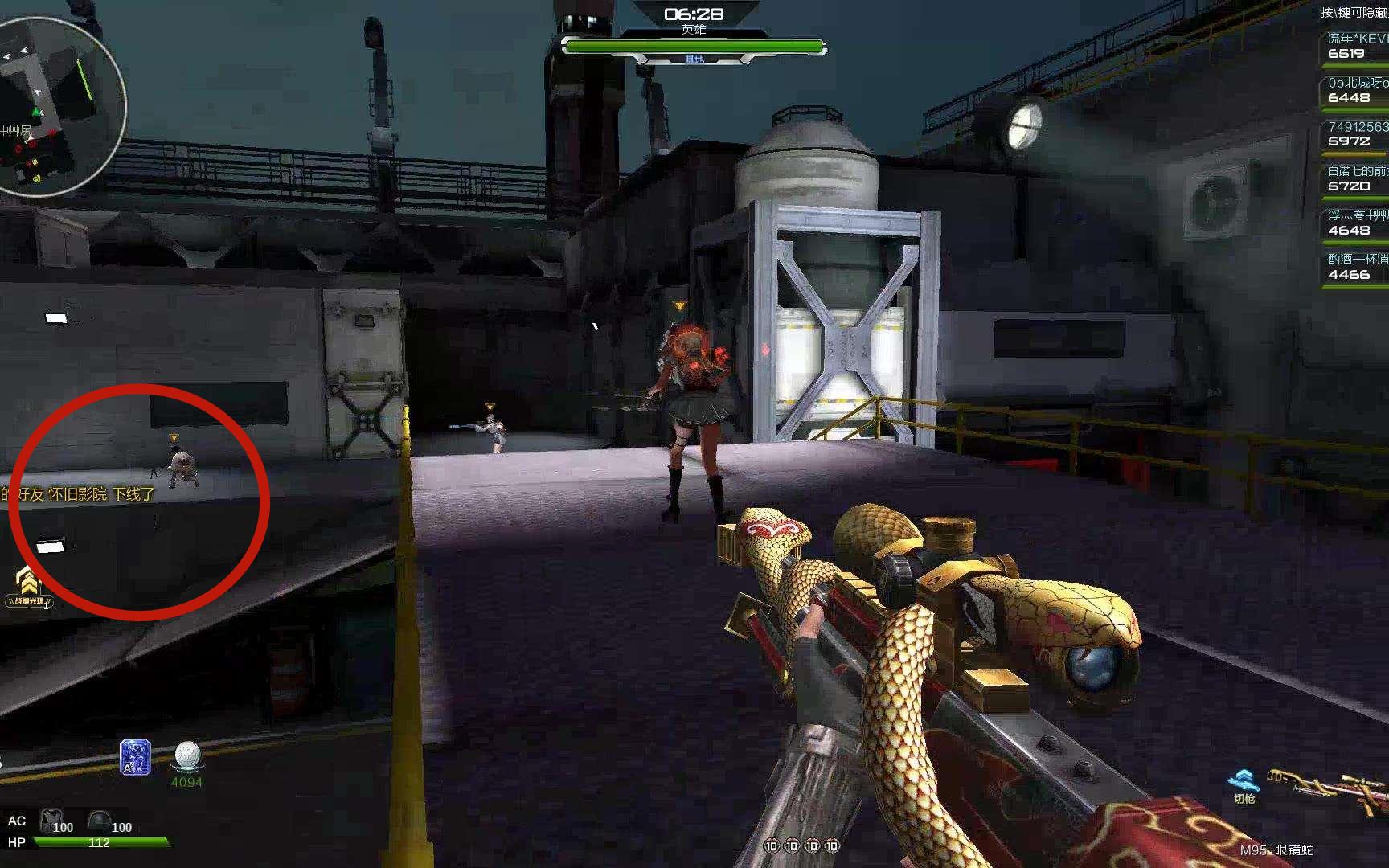1389x868 pixels.
Task: Select the 白诺七的前 player row scoring 5720
Action: pos(1356,178)
